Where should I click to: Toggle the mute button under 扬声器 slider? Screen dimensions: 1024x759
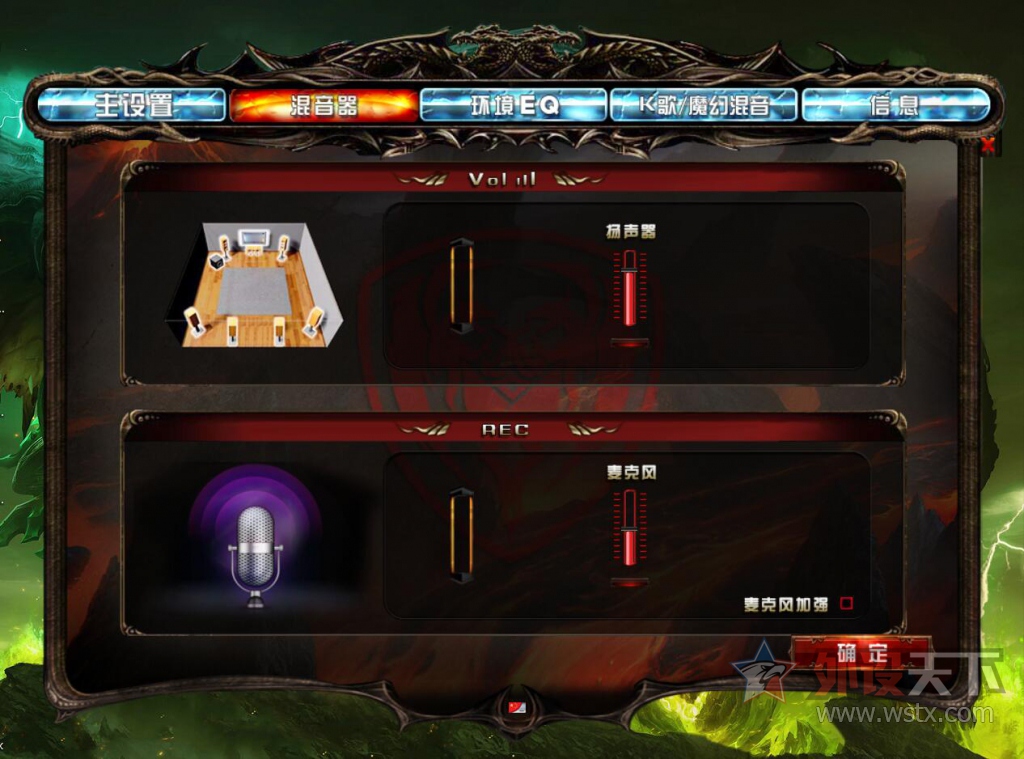point(630,342)
